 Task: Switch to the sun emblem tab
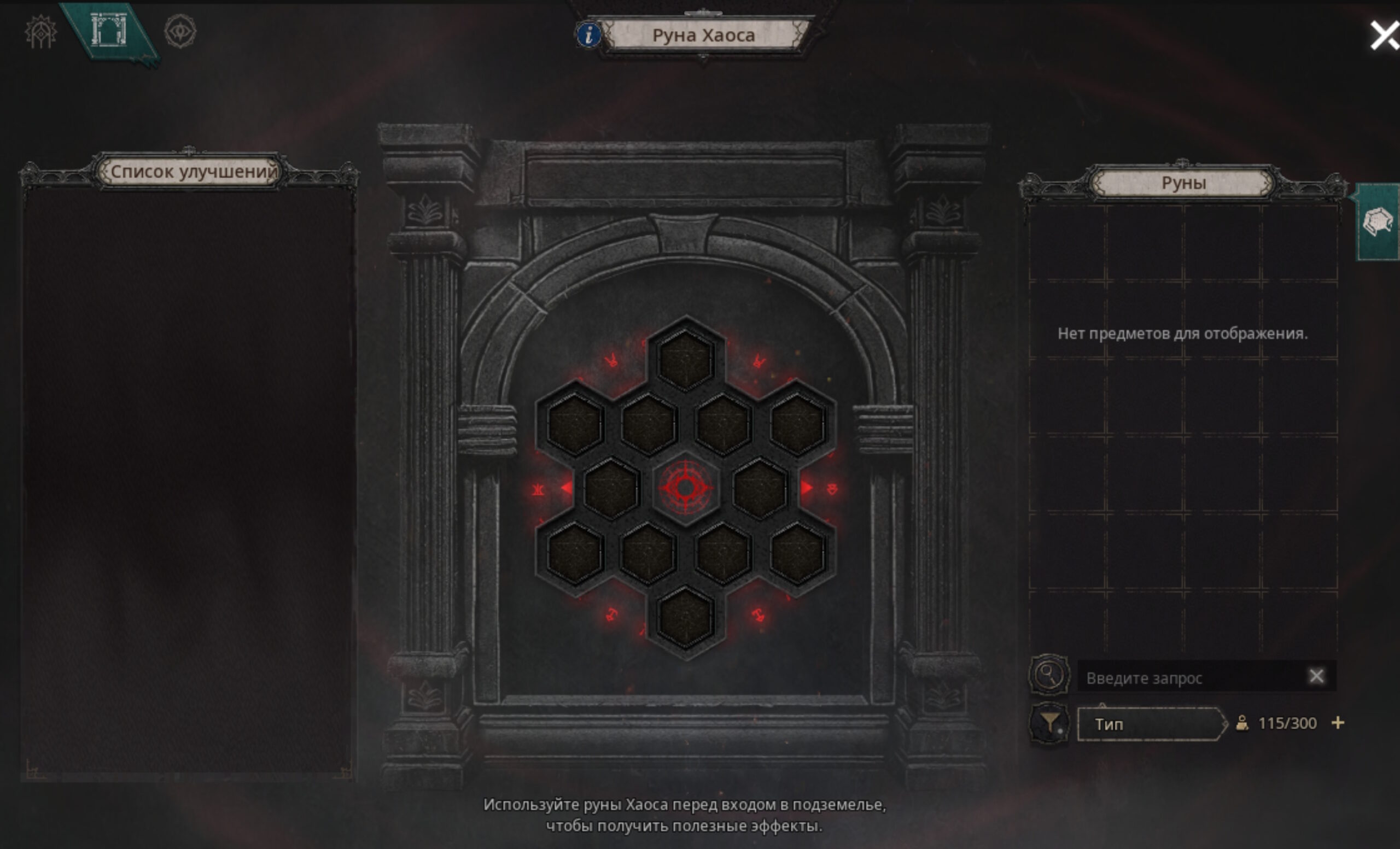click(40, 32)
